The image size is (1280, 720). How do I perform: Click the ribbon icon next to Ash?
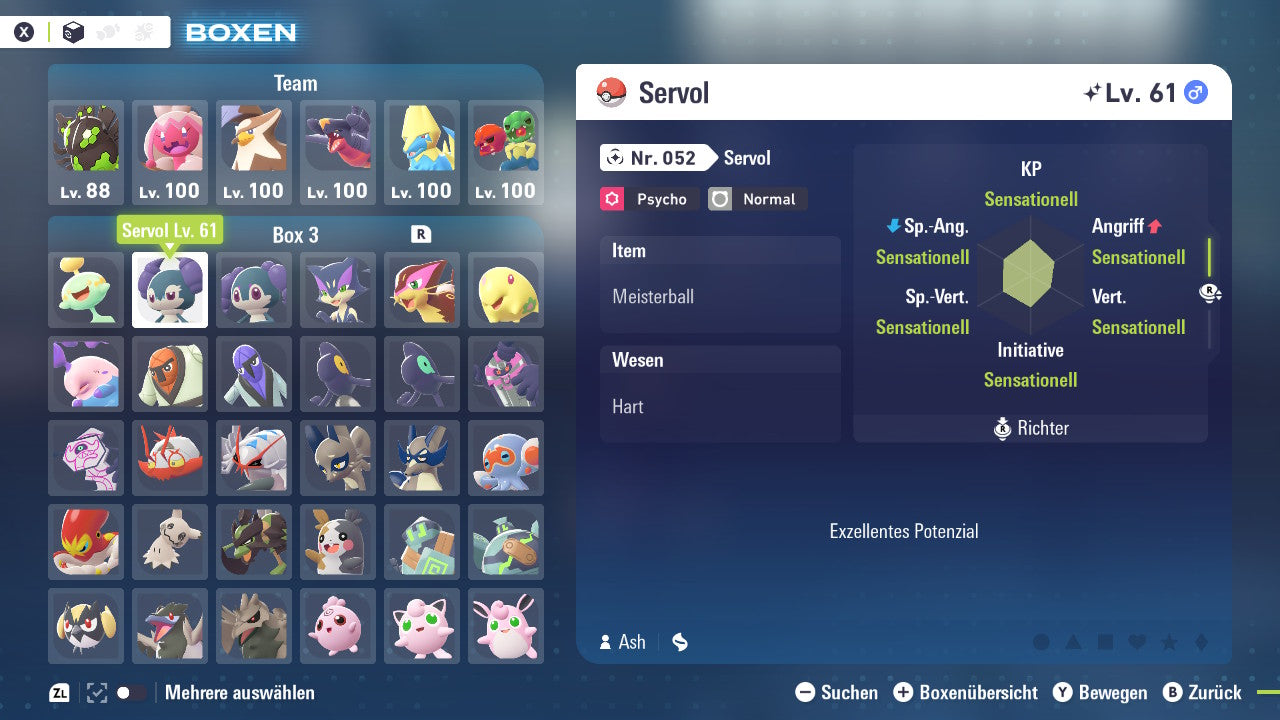coord(679,642)
